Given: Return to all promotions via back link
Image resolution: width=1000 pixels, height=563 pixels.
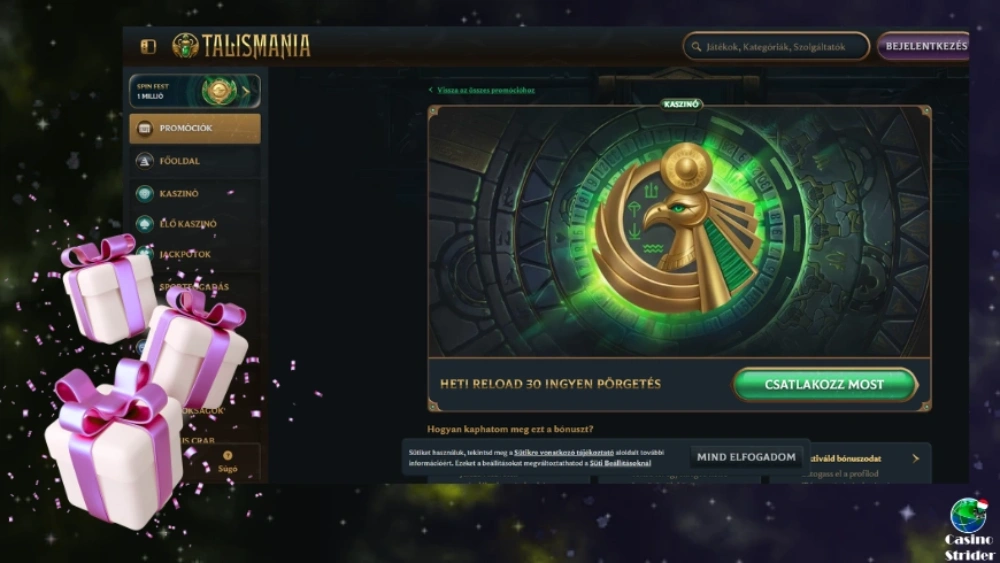Looking at the screenshot, I should (484, 90).
